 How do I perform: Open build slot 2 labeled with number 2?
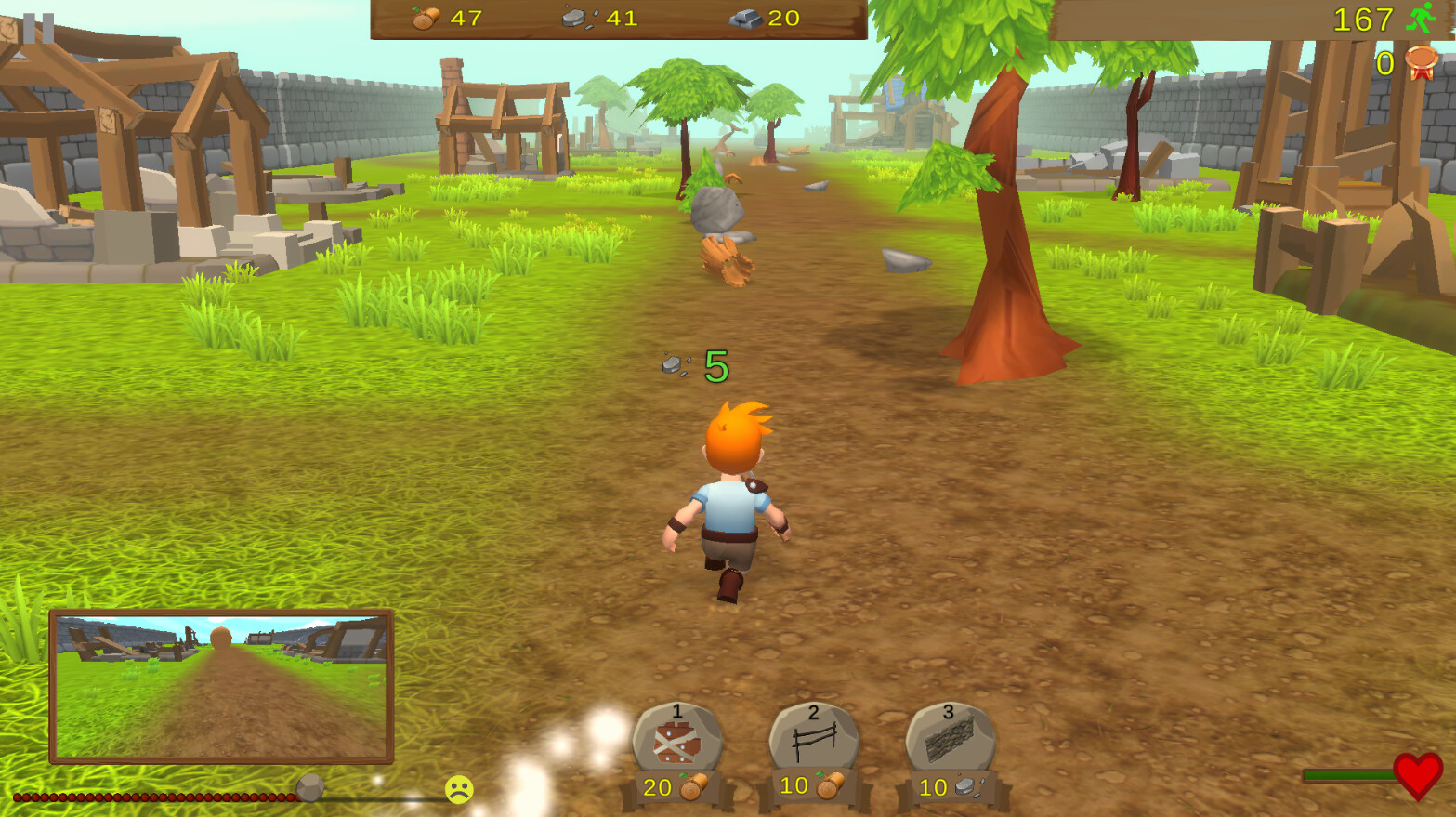click(x=812, y=712)
